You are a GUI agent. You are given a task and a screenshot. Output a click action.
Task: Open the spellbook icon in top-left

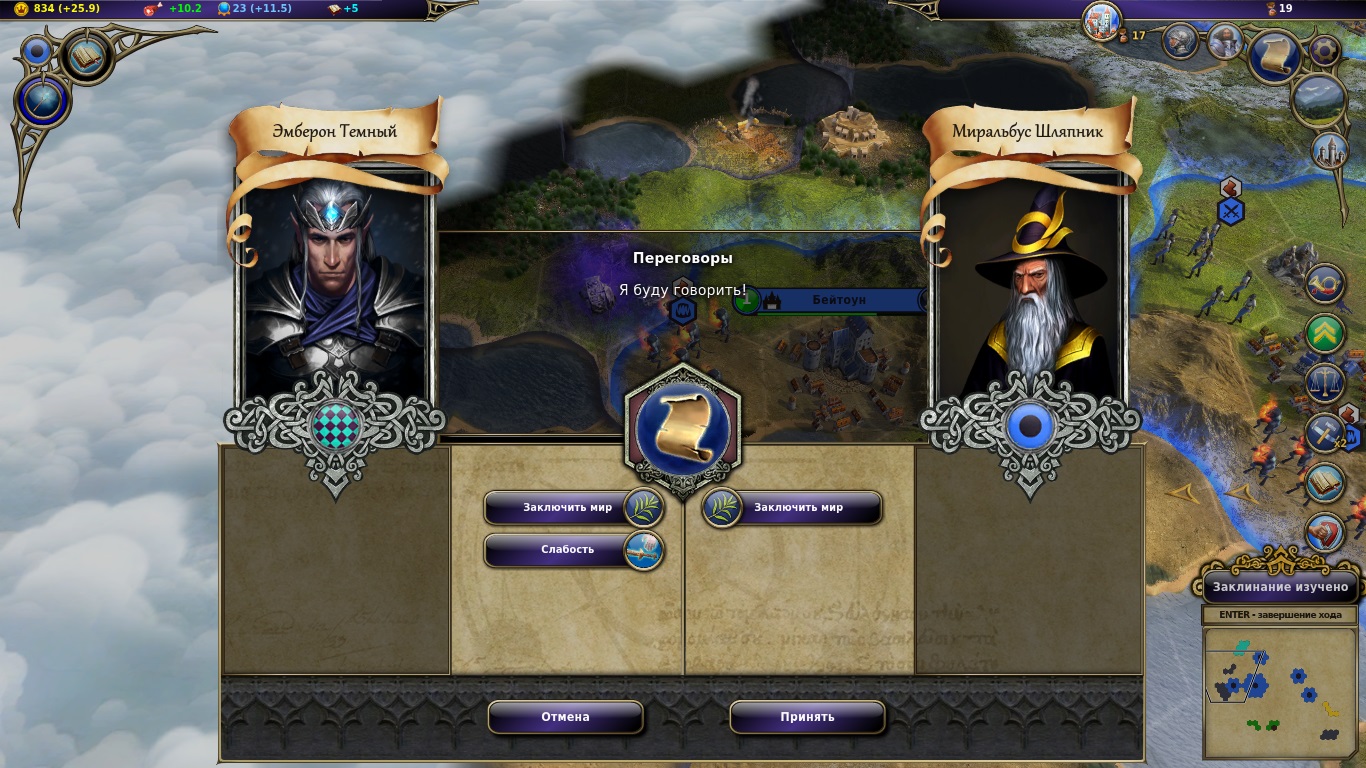(86, 57)
